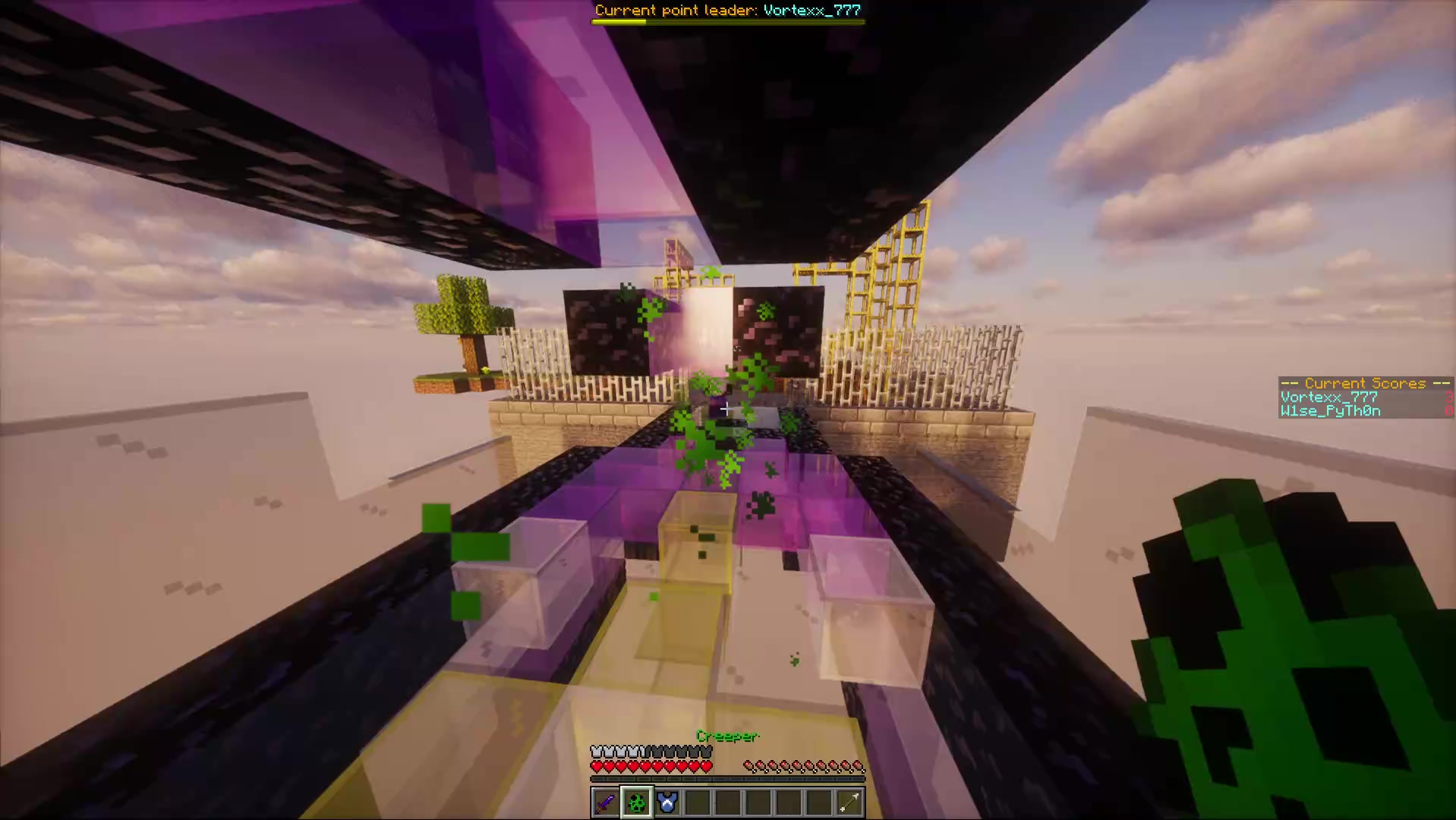Click the arrow item in the last hotbar slot

tap(849, 803)
